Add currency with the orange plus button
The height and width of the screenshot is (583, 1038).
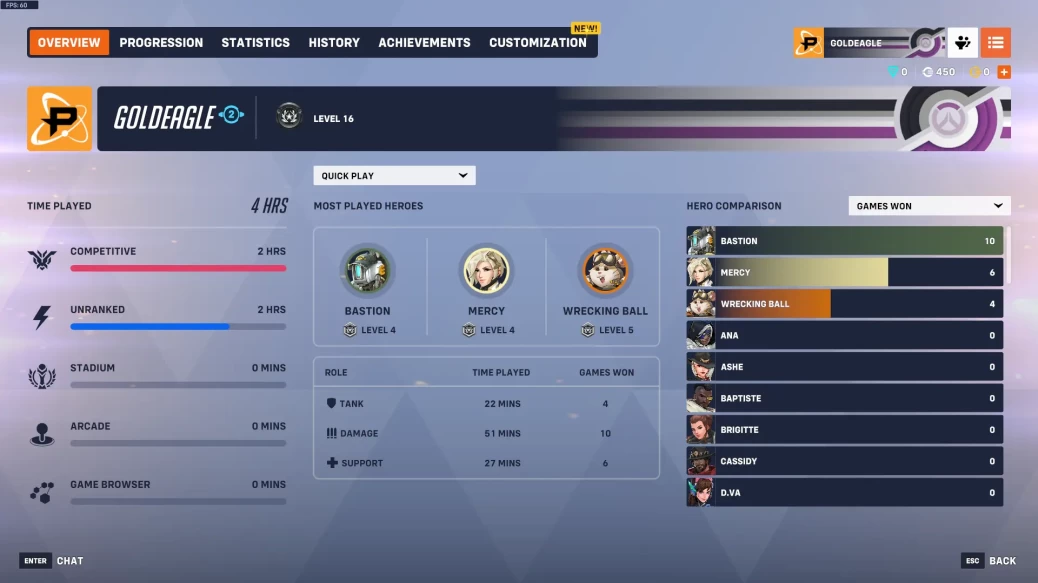[x=1004, y=72]
